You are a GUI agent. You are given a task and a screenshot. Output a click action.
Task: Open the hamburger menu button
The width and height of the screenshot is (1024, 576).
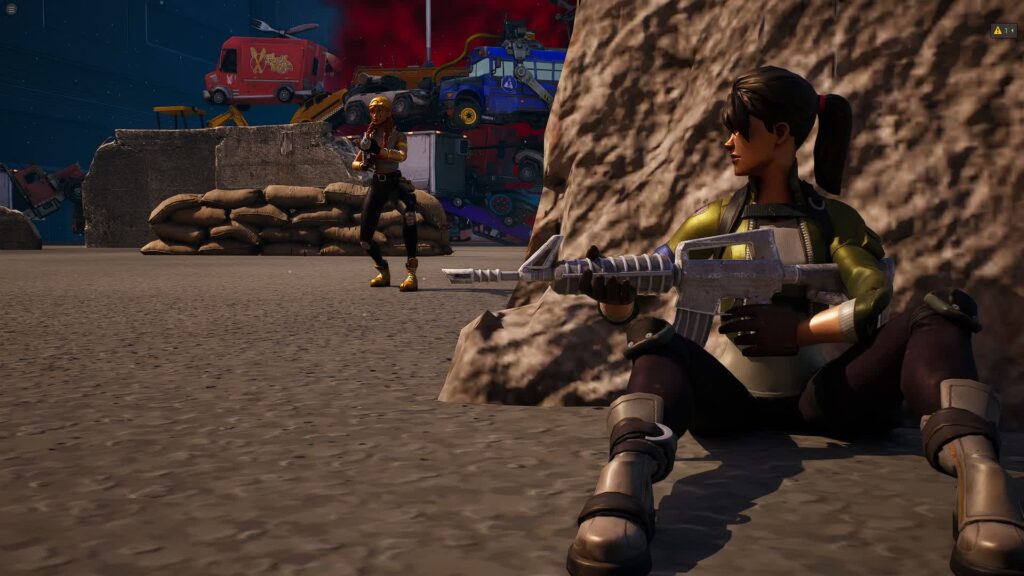pyautogui.click(x=11, y=9)
